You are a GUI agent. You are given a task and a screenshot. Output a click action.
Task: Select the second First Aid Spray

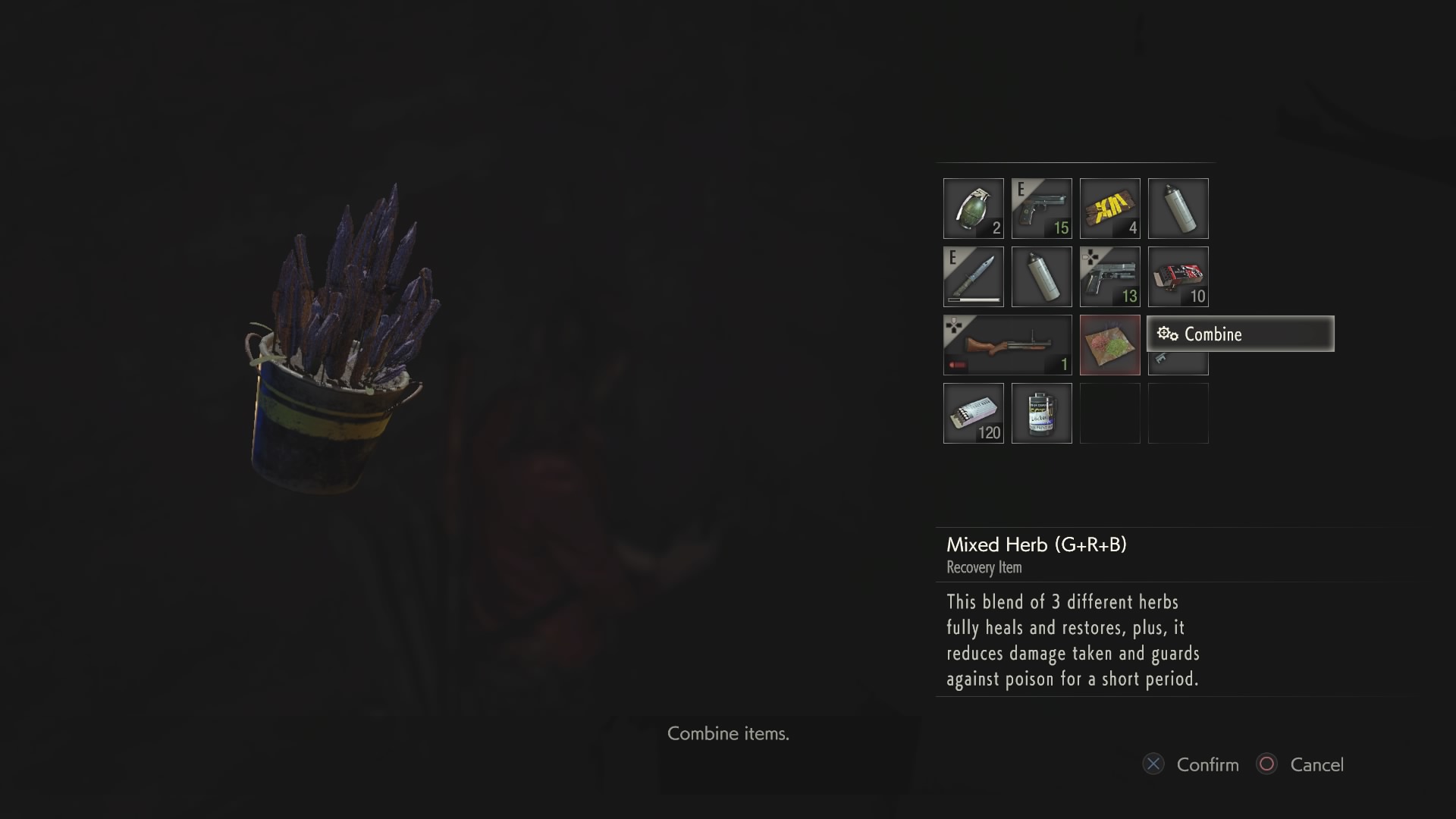click(x=1041, y=277)
